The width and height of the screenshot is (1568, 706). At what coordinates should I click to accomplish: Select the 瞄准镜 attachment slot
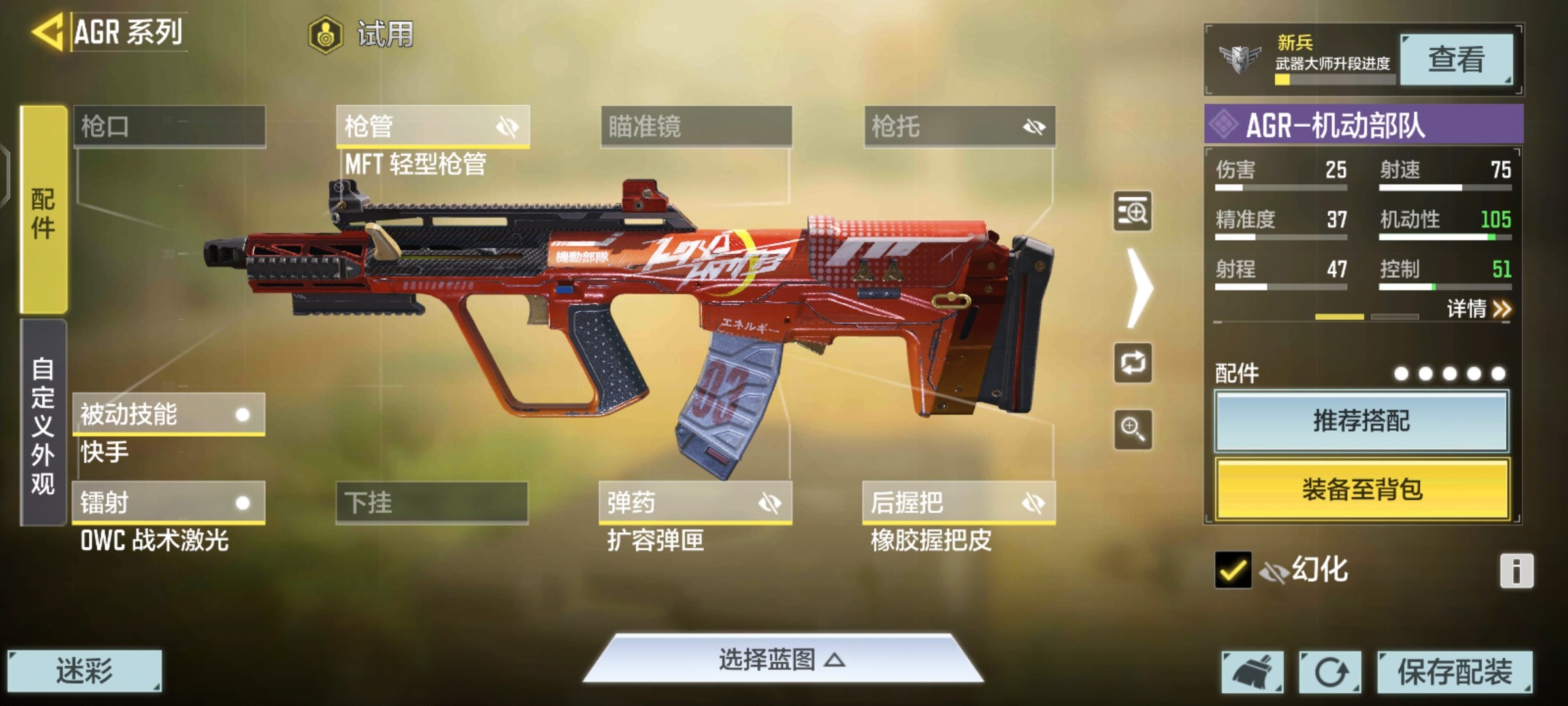[696, 126]
